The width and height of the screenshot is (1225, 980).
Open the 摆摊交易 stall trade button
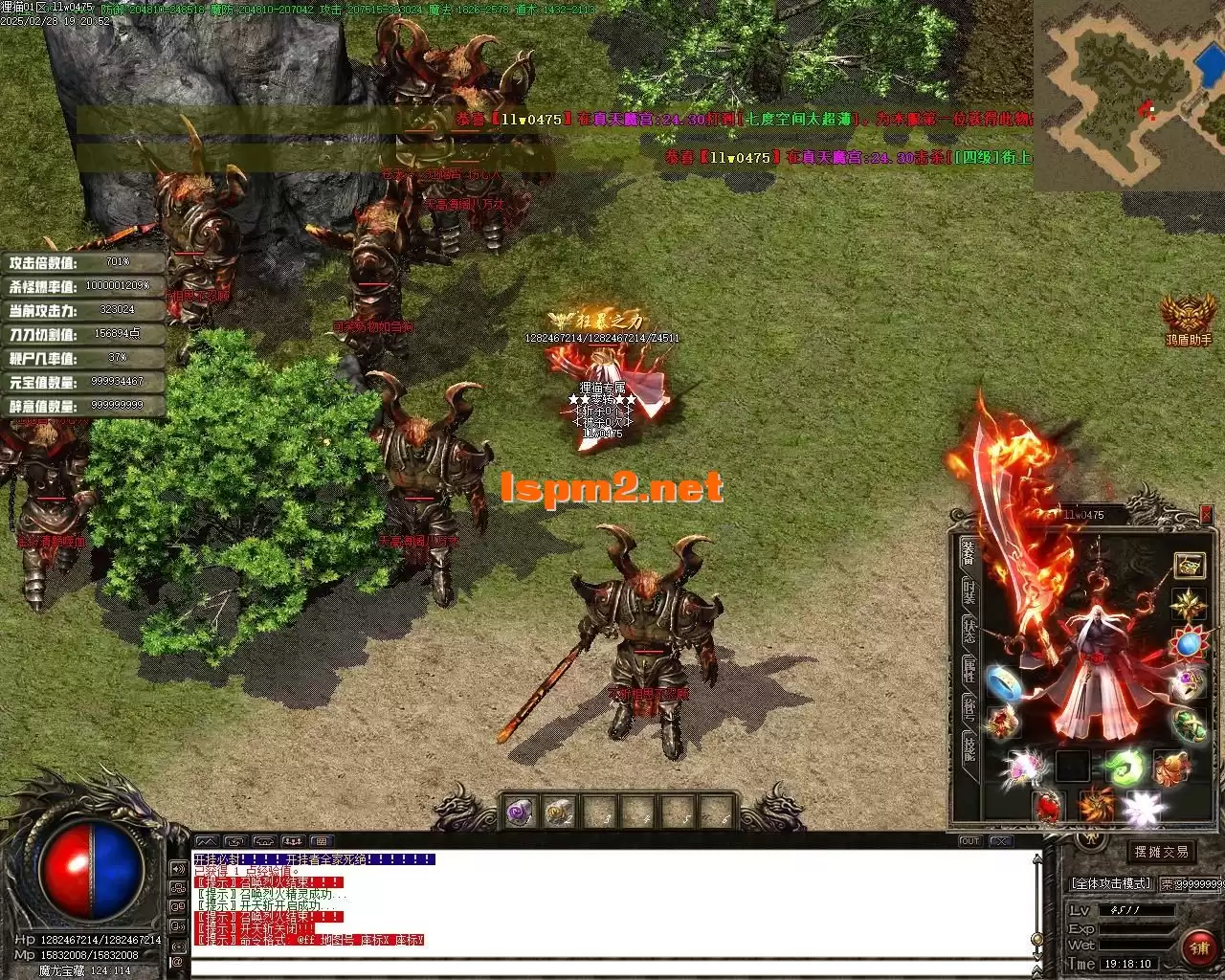[x=1161, y=852]
